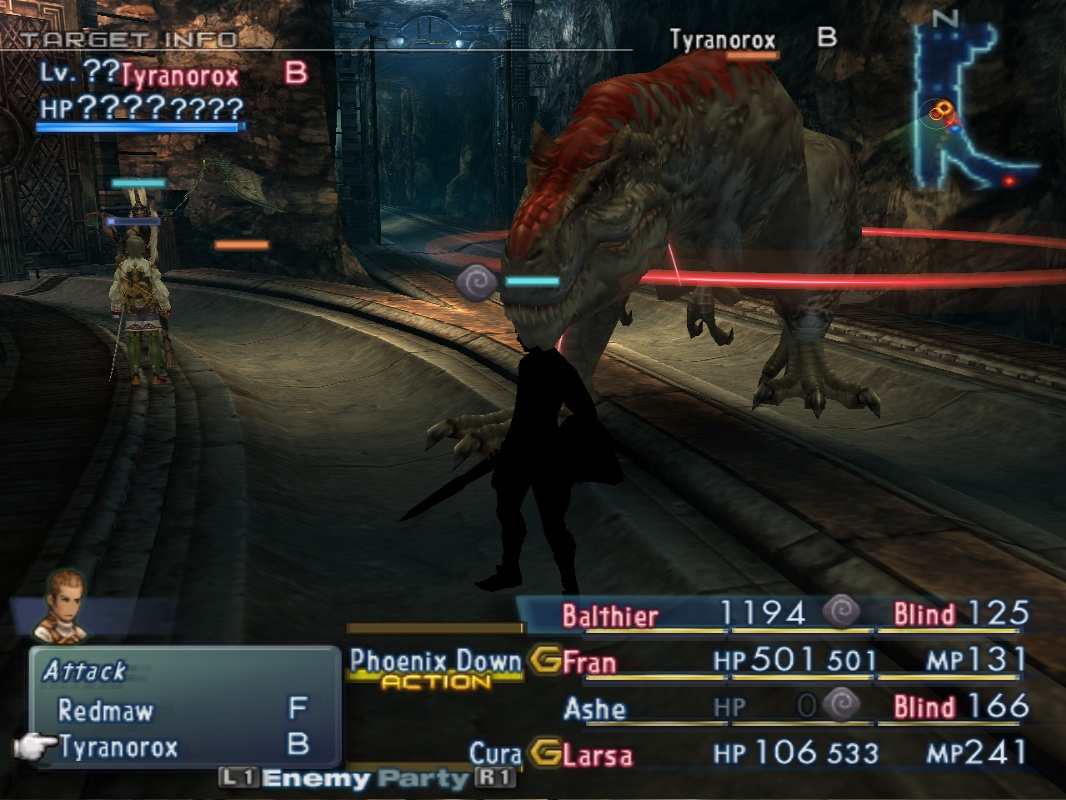Screen dimensions: 1066x800
Task: Select Larsa's party status row
Action: coord(780,753)
